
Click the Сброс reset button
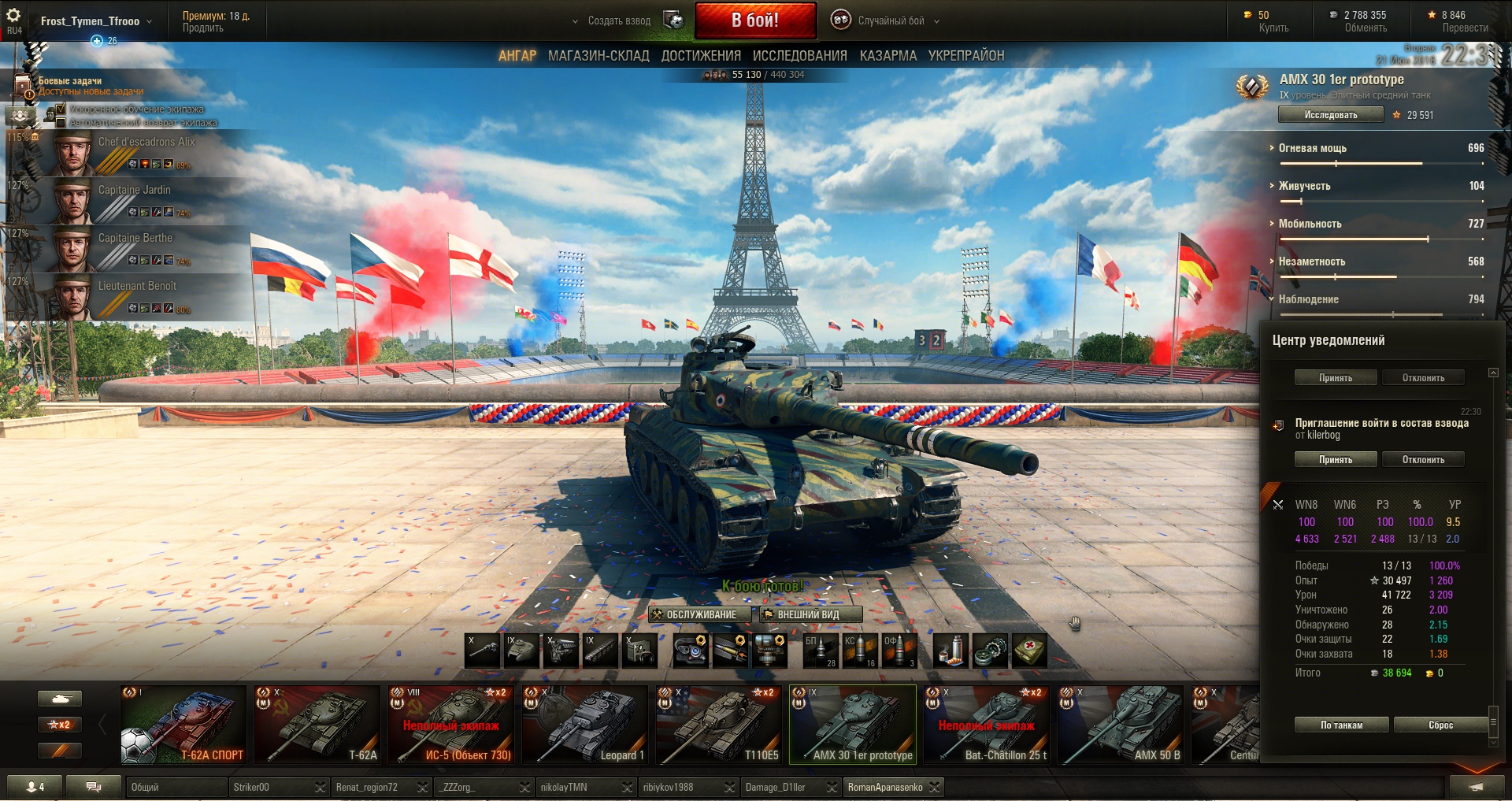point(1440,725)
